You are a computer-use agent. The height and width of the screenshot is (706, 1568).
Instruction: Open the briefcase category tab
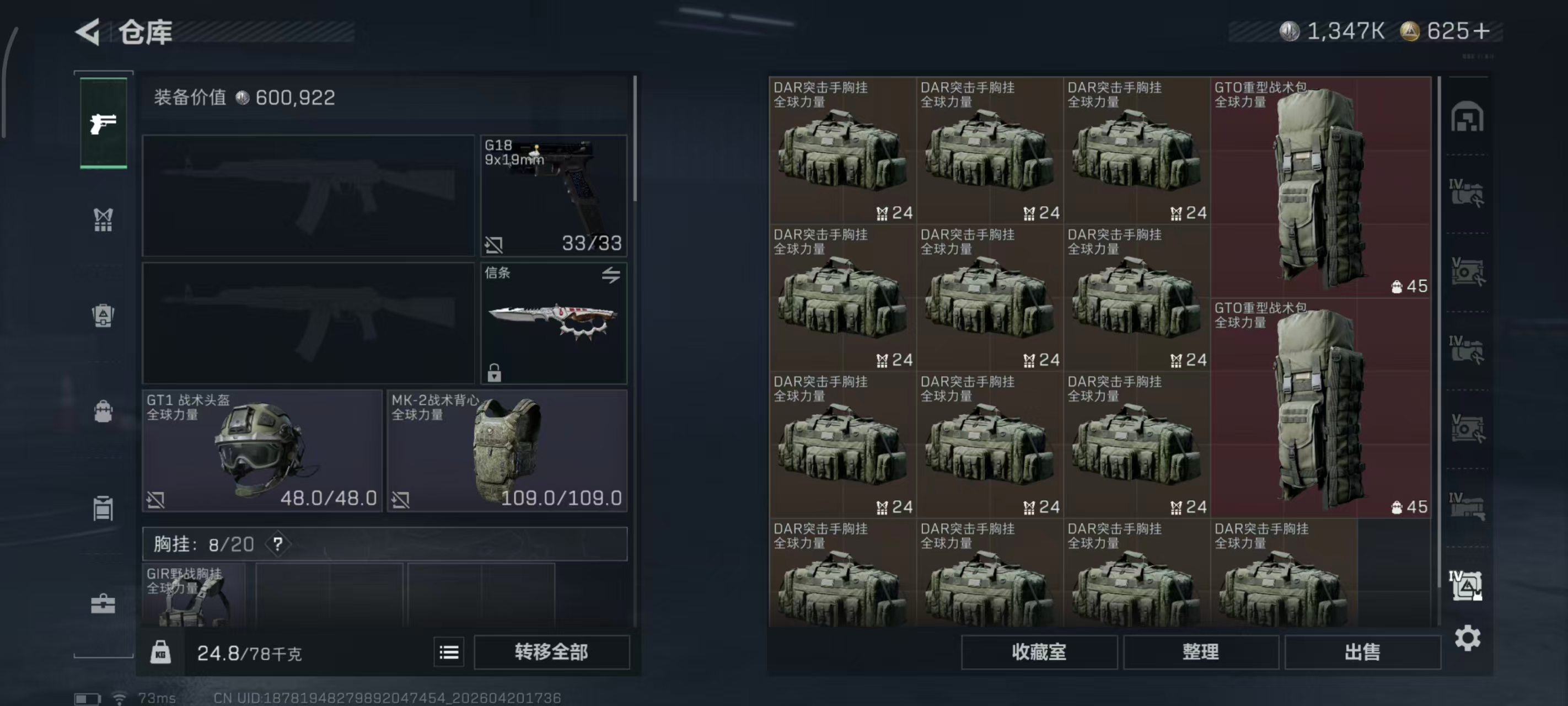[x=104, y=603]
